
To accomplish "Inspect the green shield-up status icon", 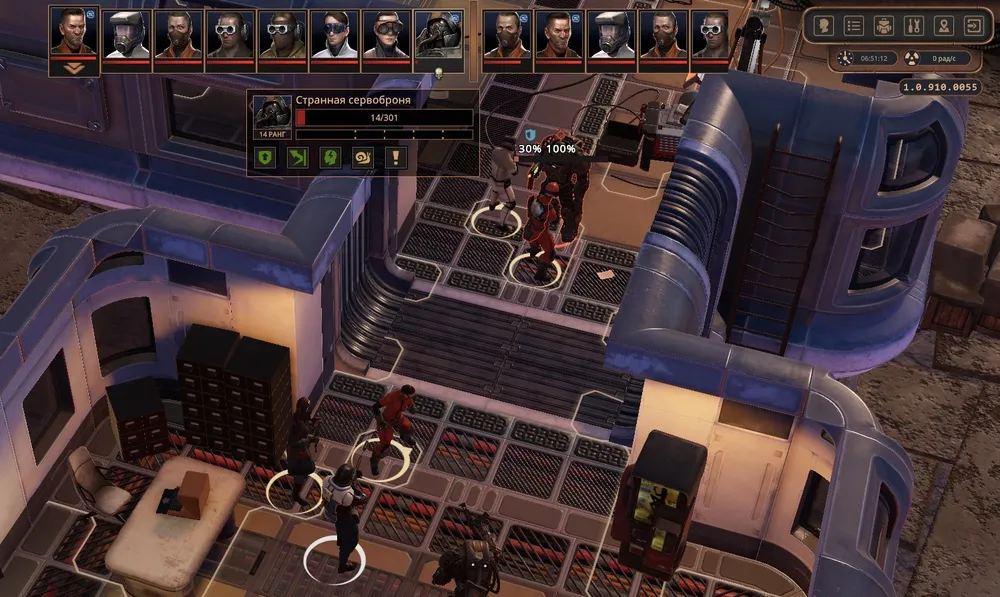I will (x=267, y=157).
